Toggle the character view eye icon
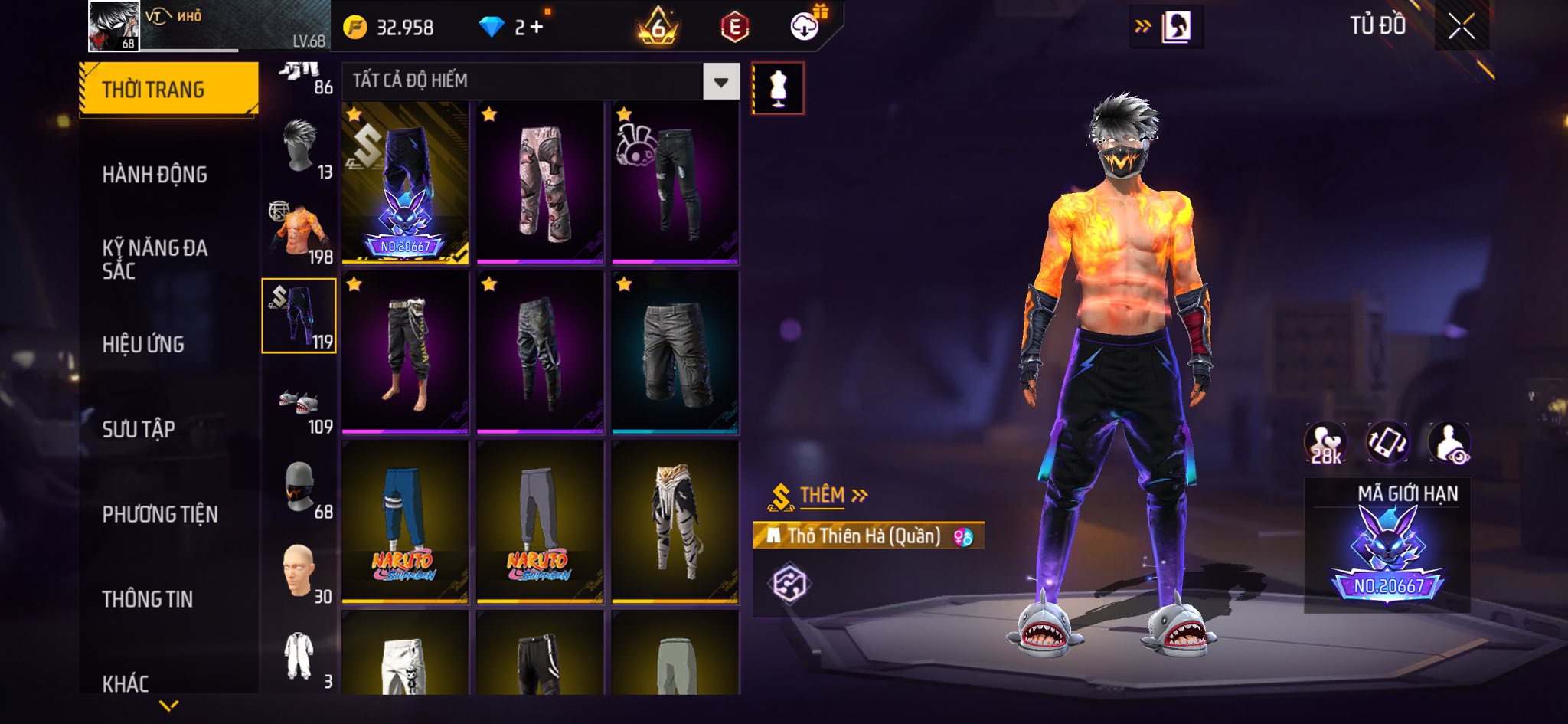Viewport: 1568px width, 724px height. pyautogui.click(x=1449, y=444)
